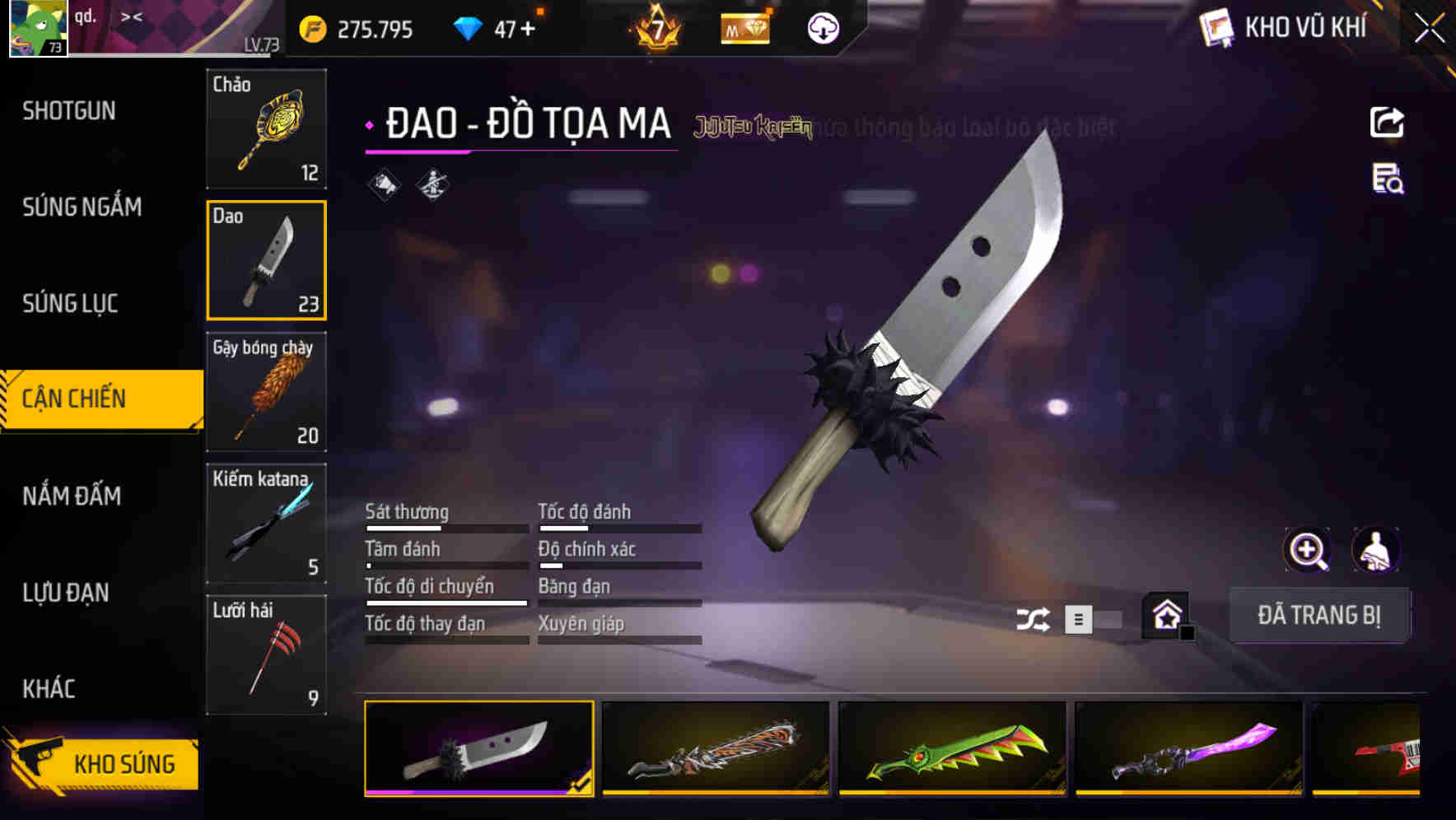Select the share/export icon top right
Viewport: 1456px width, 820px height.
point(1387,122)
